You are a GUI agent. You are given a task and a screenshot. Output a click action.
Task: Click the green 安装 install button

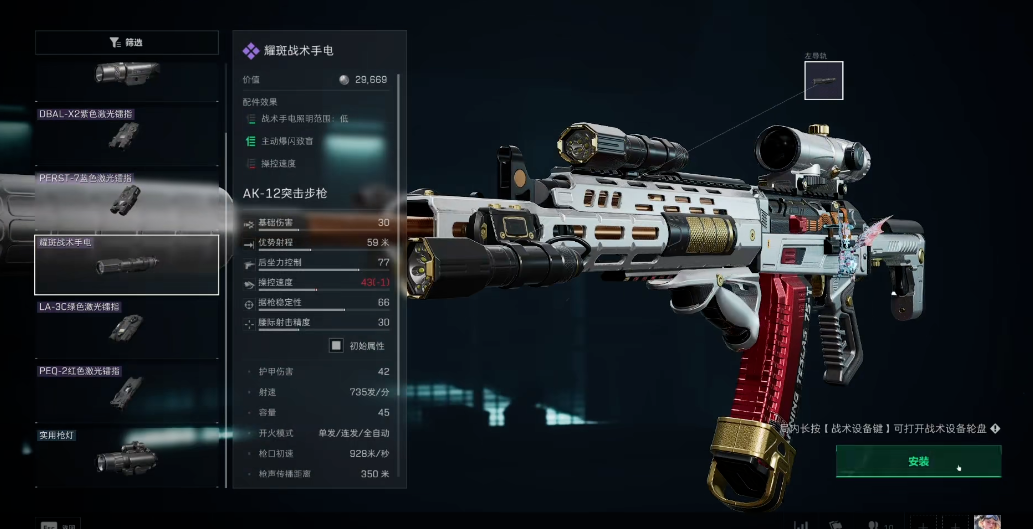(x=918, y=461)
